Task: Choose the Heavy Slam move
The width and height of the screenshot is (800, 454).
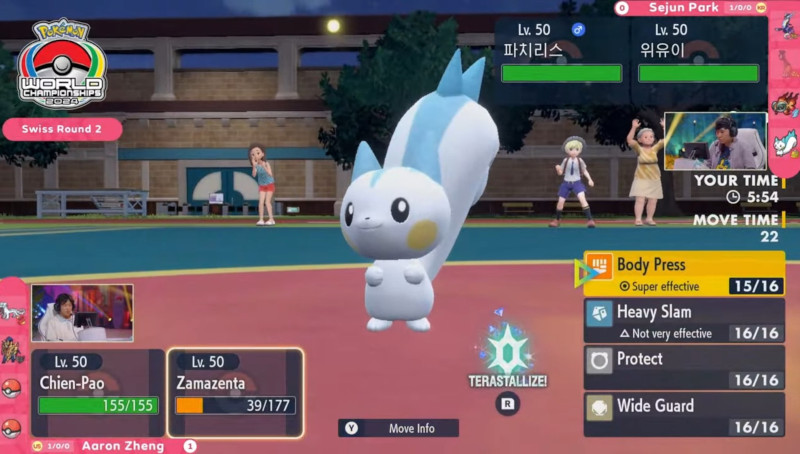Action: (684, 321)
